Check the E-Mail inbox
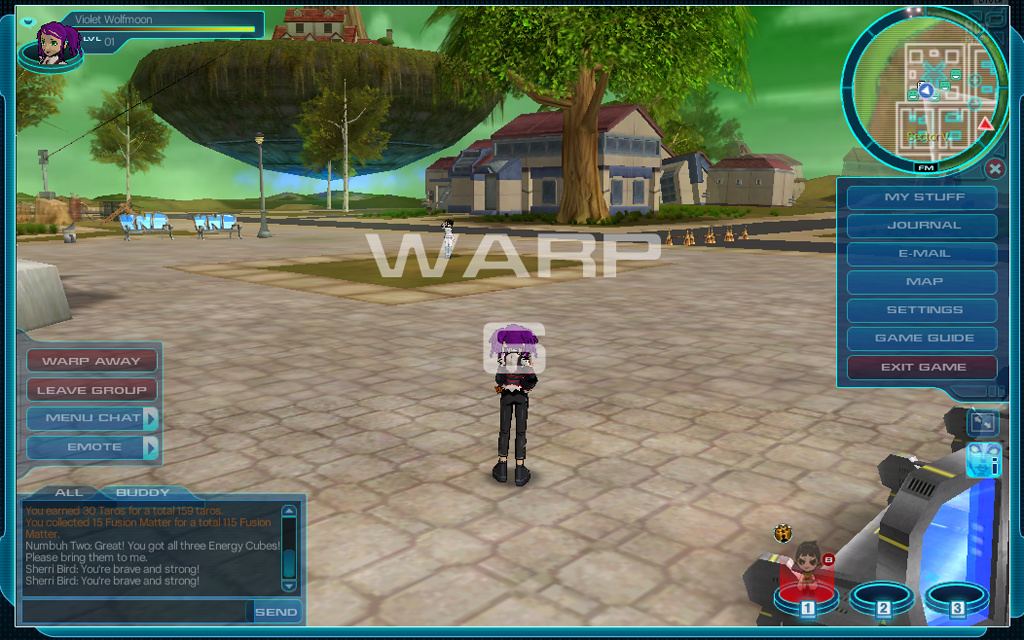 tap(922, 254)
